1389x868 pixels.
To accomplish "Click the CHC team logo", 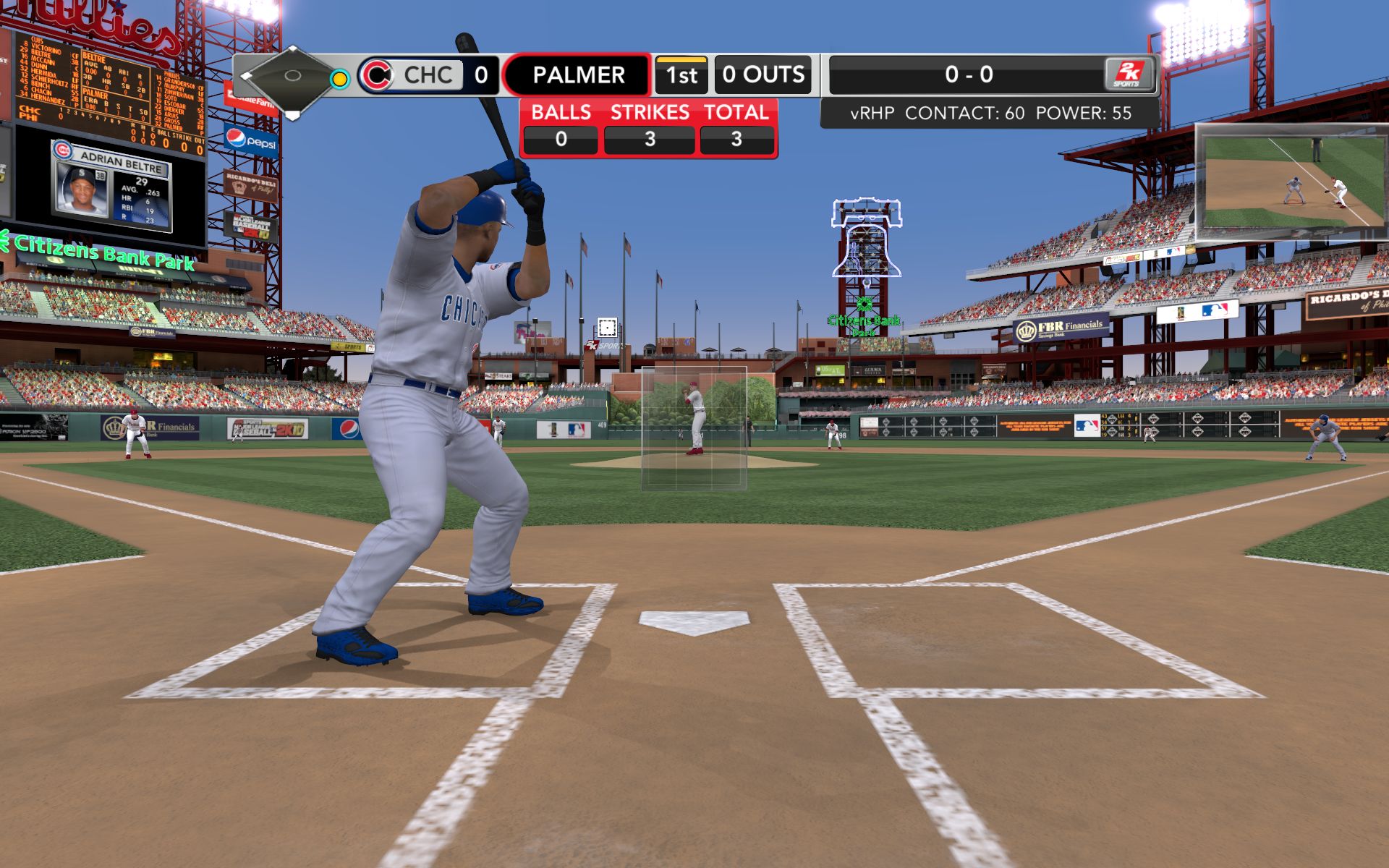I will (x=376, y=75).
